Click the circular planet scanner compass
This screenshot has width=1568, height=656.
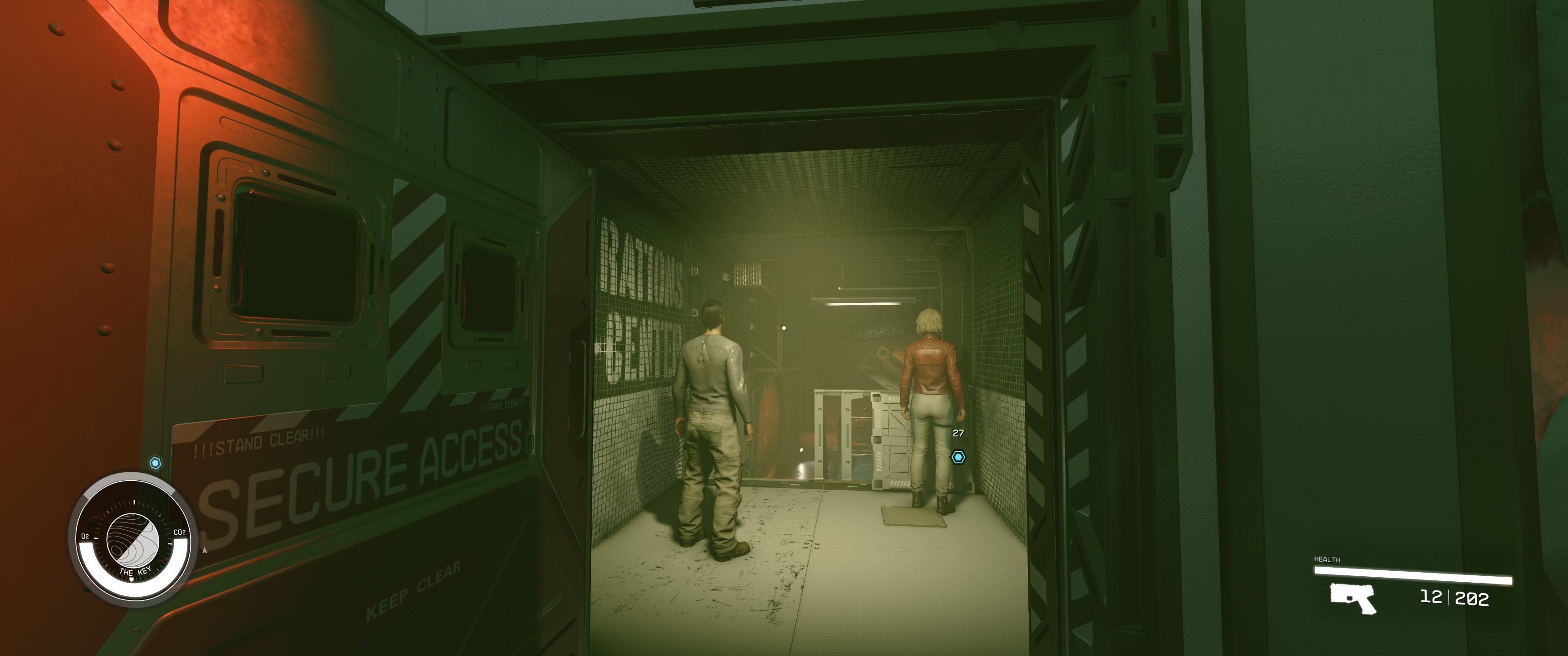click(133, 540)
